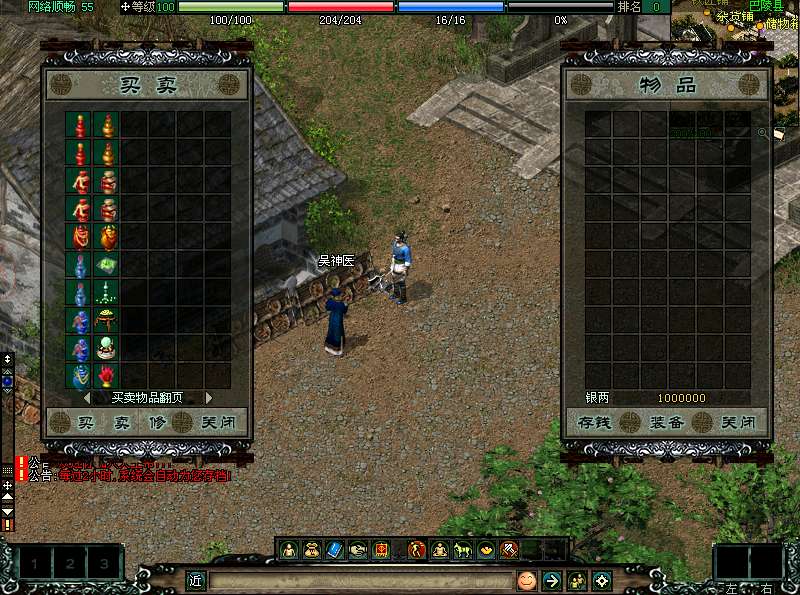This screenshot has height=595, width=800.
Task: Choose the 修 (repair) button
Action: (156, 423)
